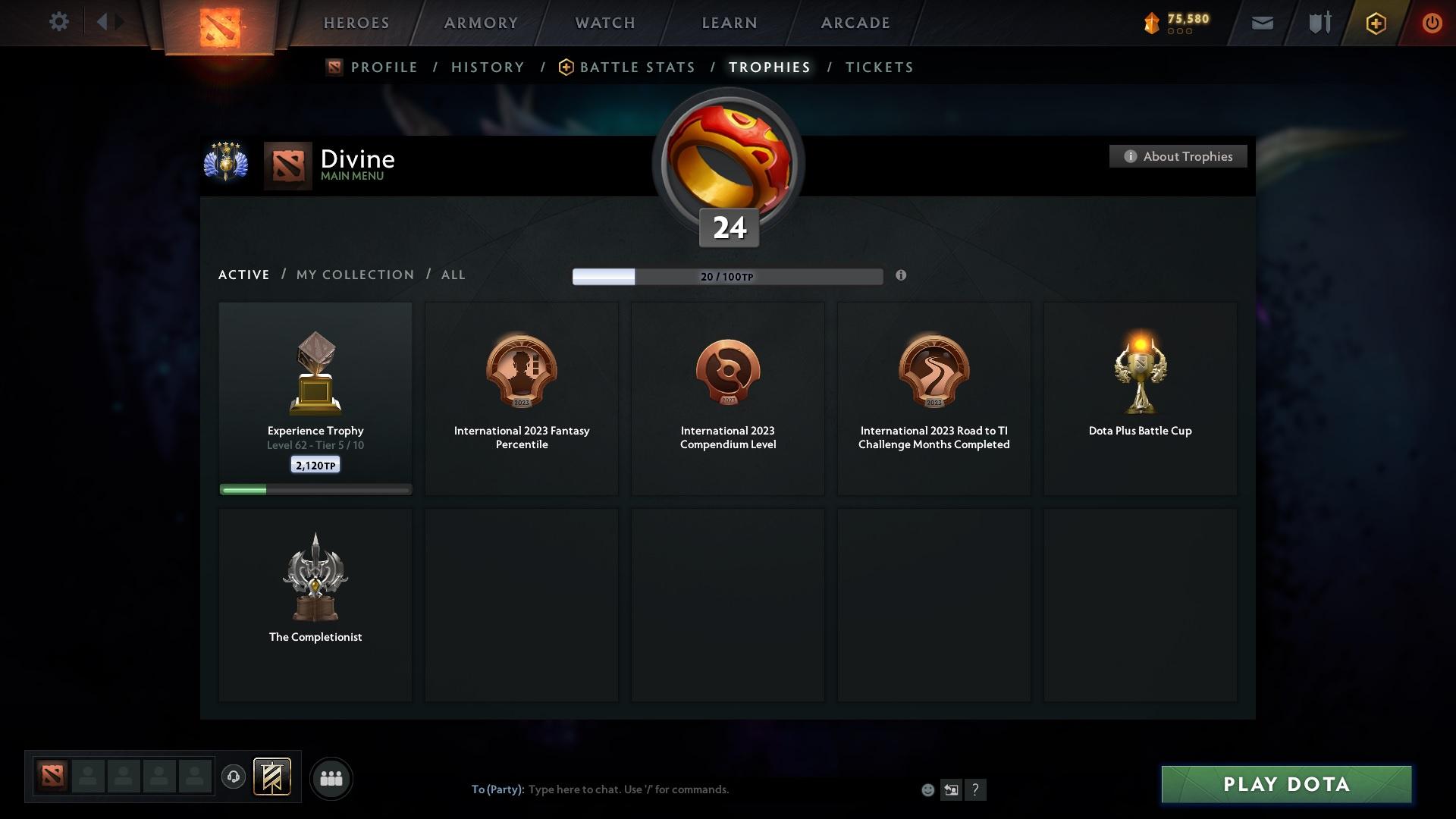
Task: Click the friends party icon near the chat
Action: [x=331, y=778]
